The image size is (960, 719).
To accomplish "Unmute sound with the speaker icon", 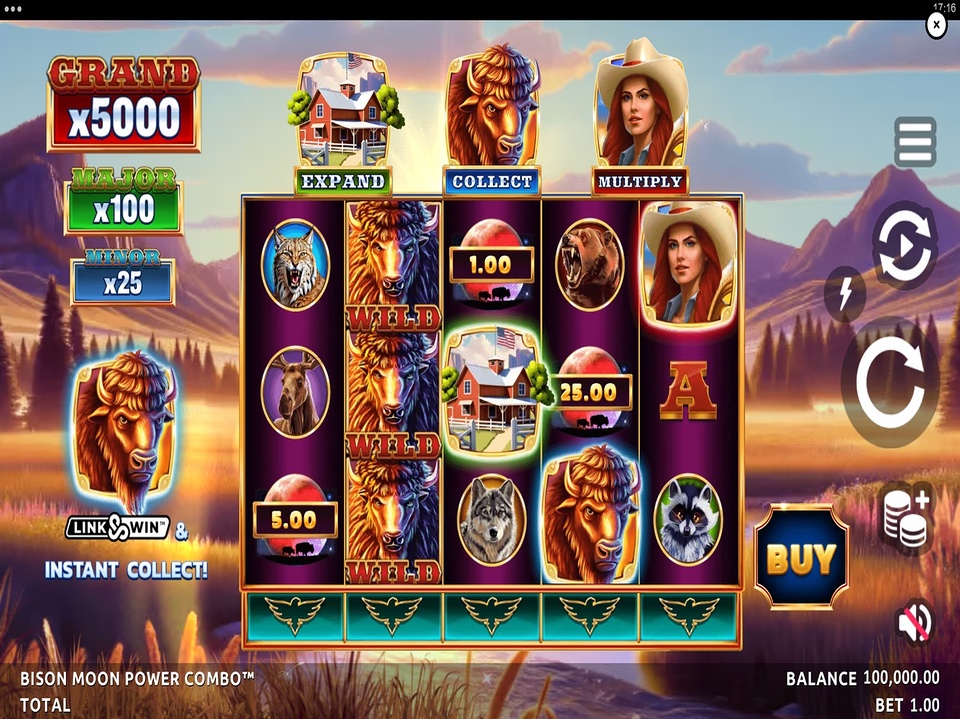I will click(914, 622).
